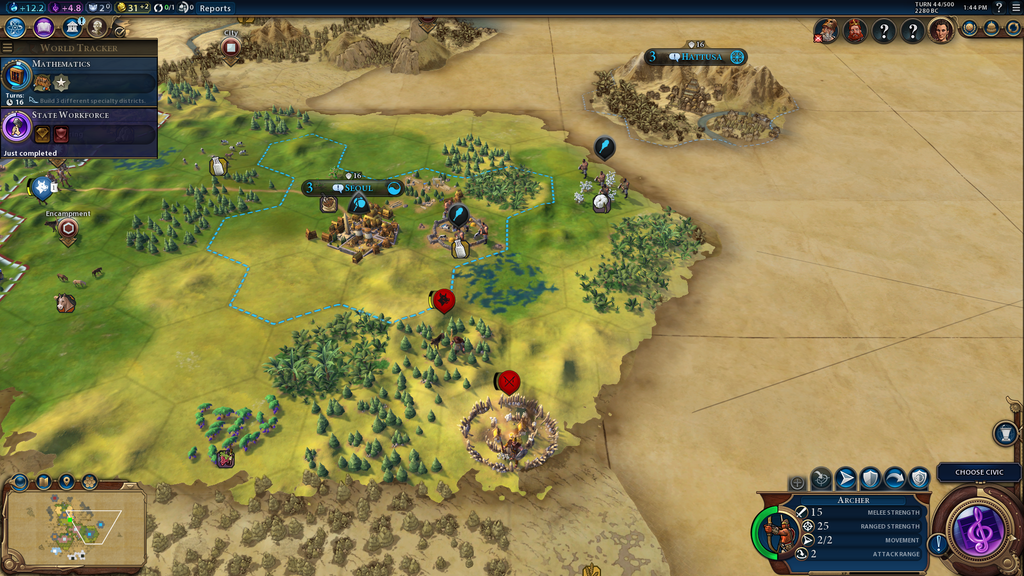Skip the Archer's turn with the curved arrow
Screen dimensions: 1024x576
(x=895, y=478)
